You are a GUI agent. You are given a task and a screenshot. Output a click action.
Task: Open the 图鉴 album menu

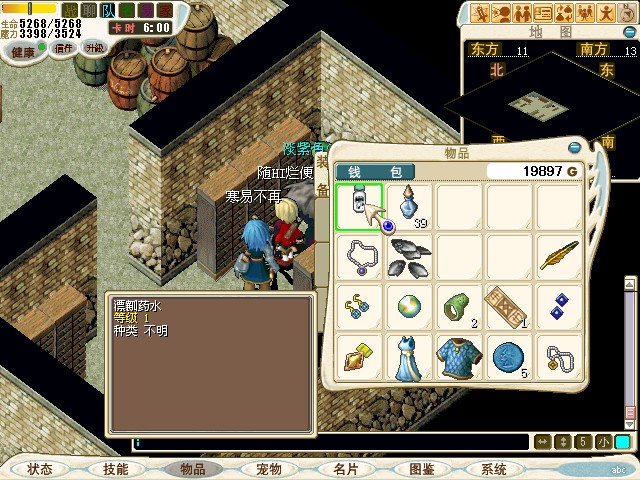pyautogui.click(x=421, y=469)
